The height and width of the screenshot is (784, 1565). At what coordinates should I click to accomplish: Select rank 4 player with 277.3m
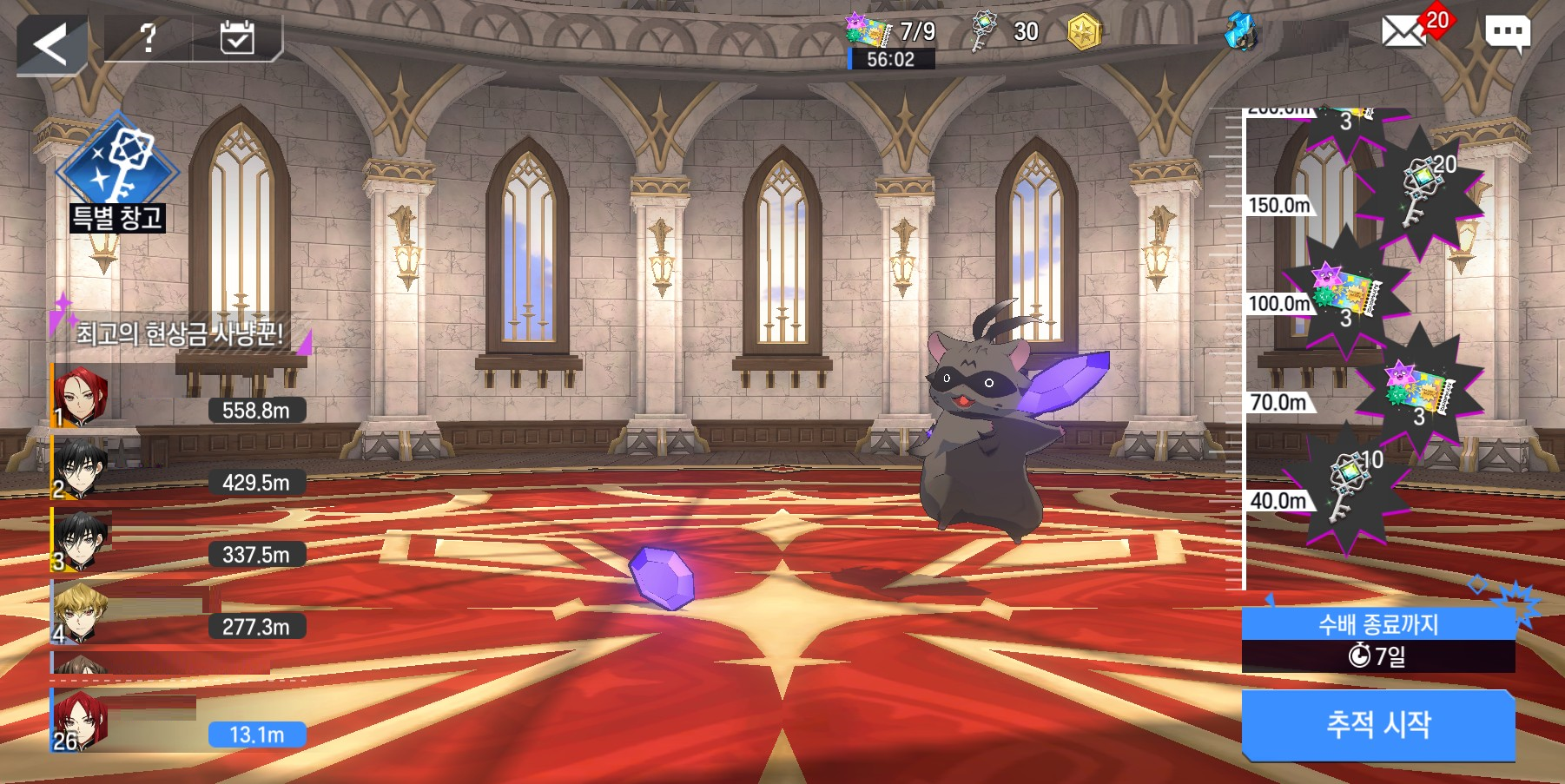pos(178,614)
